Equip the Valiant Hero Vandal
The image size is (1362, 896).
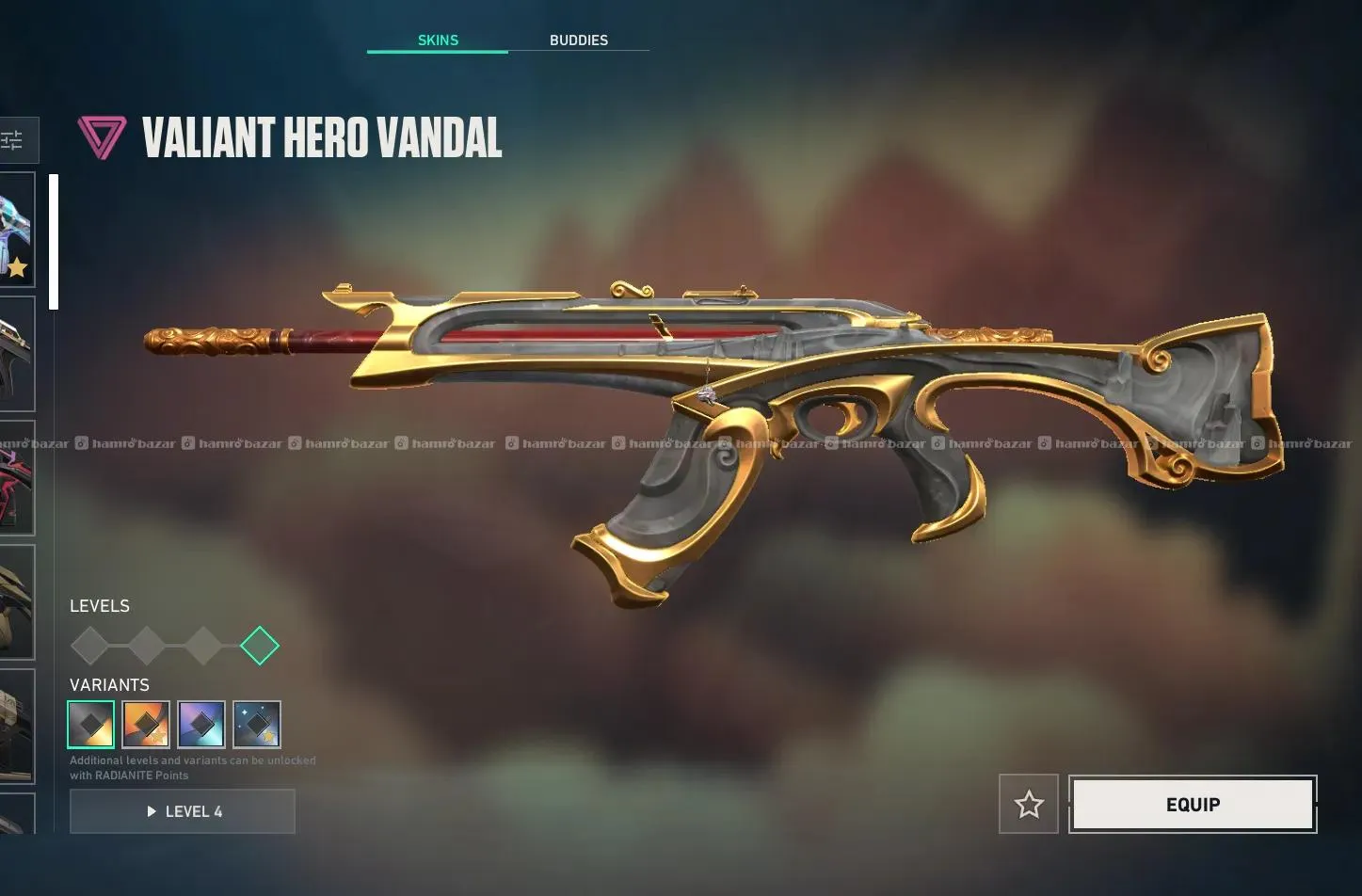click(x=1193, y=805)
